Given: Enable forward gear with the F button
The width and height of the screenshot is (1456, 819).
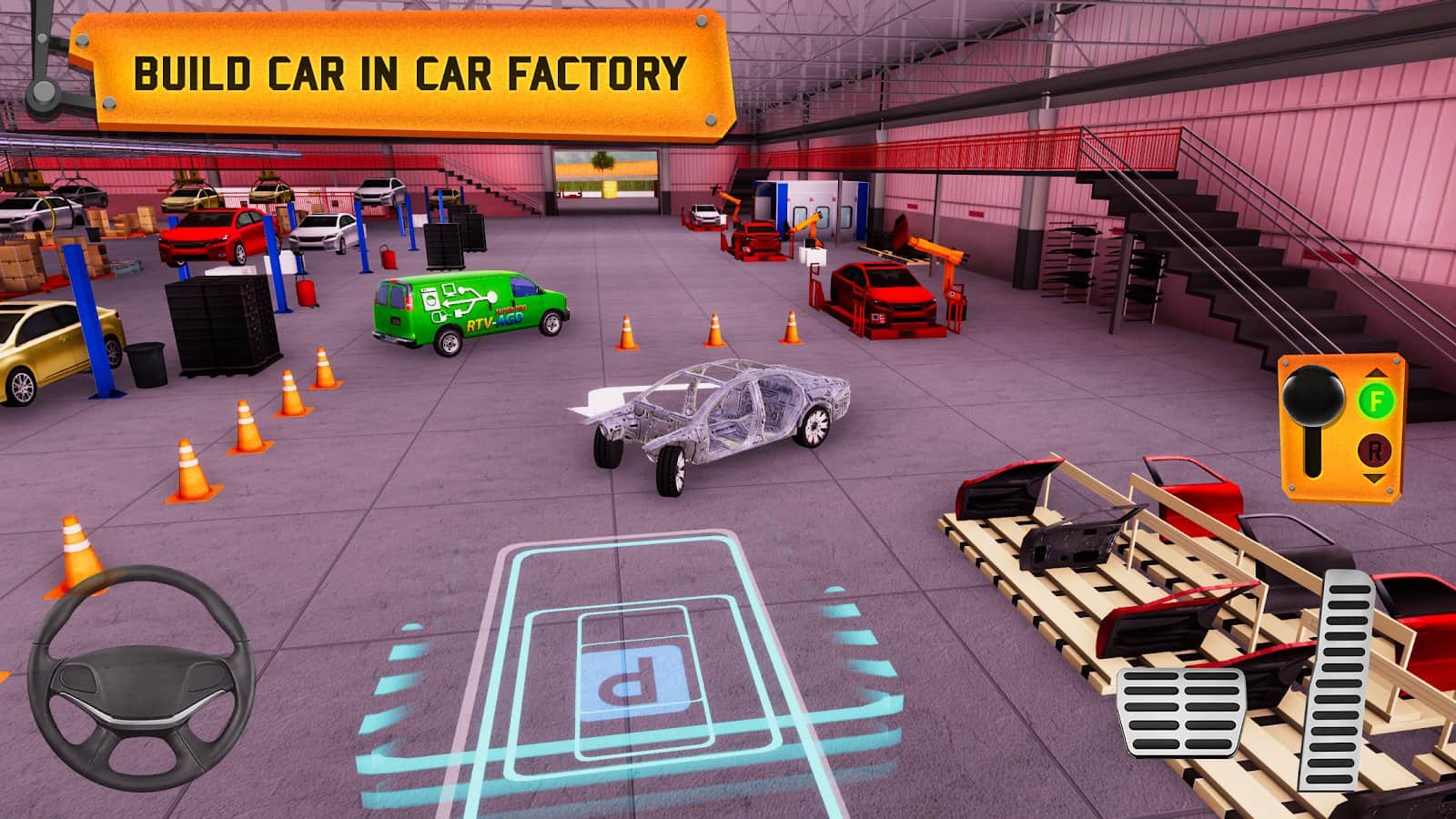Looking at the screenshot, I should (x=1376, y=400).
